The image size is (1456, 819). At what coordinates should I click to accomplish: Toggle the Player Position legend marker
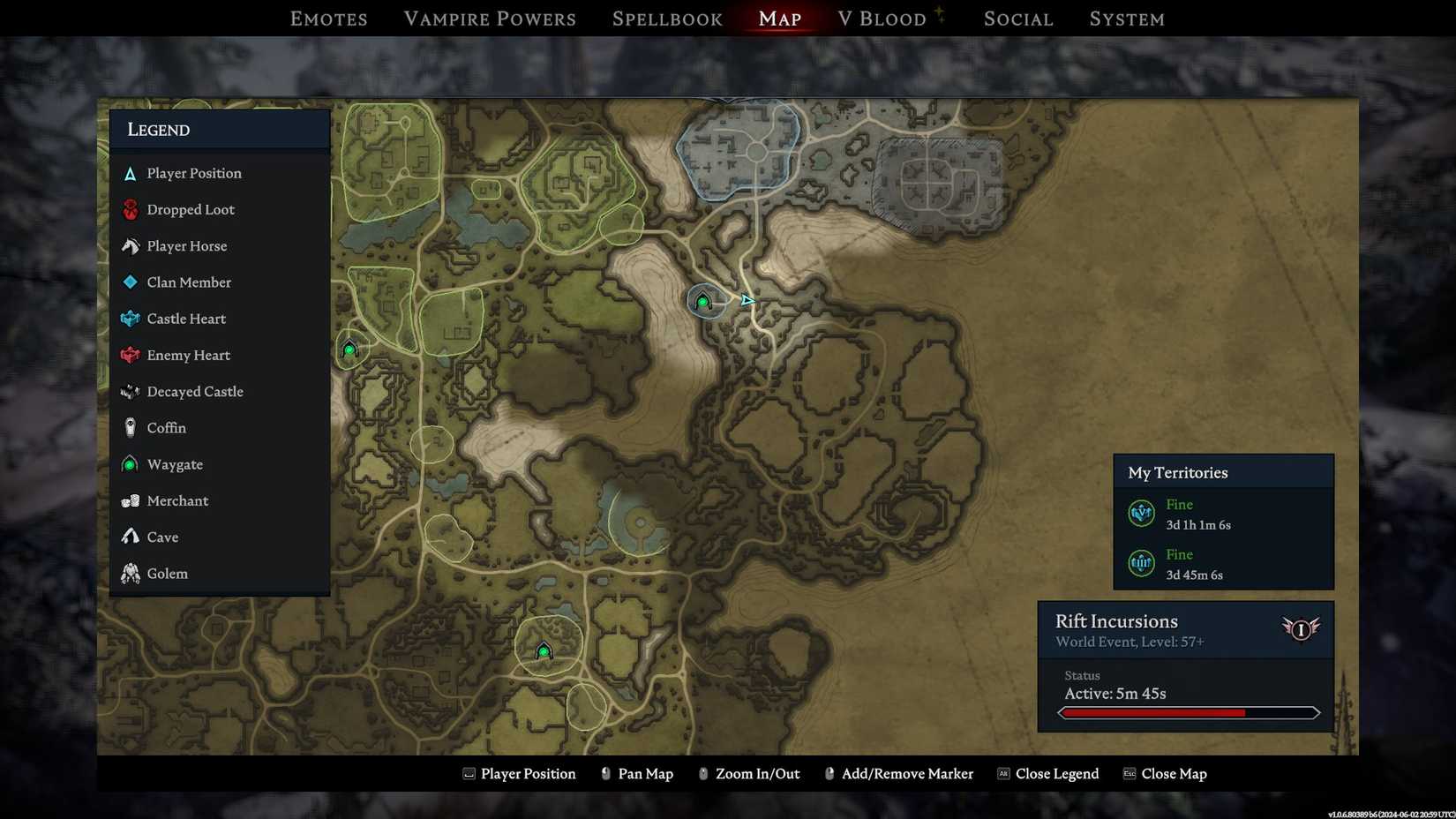click(130, 173)
